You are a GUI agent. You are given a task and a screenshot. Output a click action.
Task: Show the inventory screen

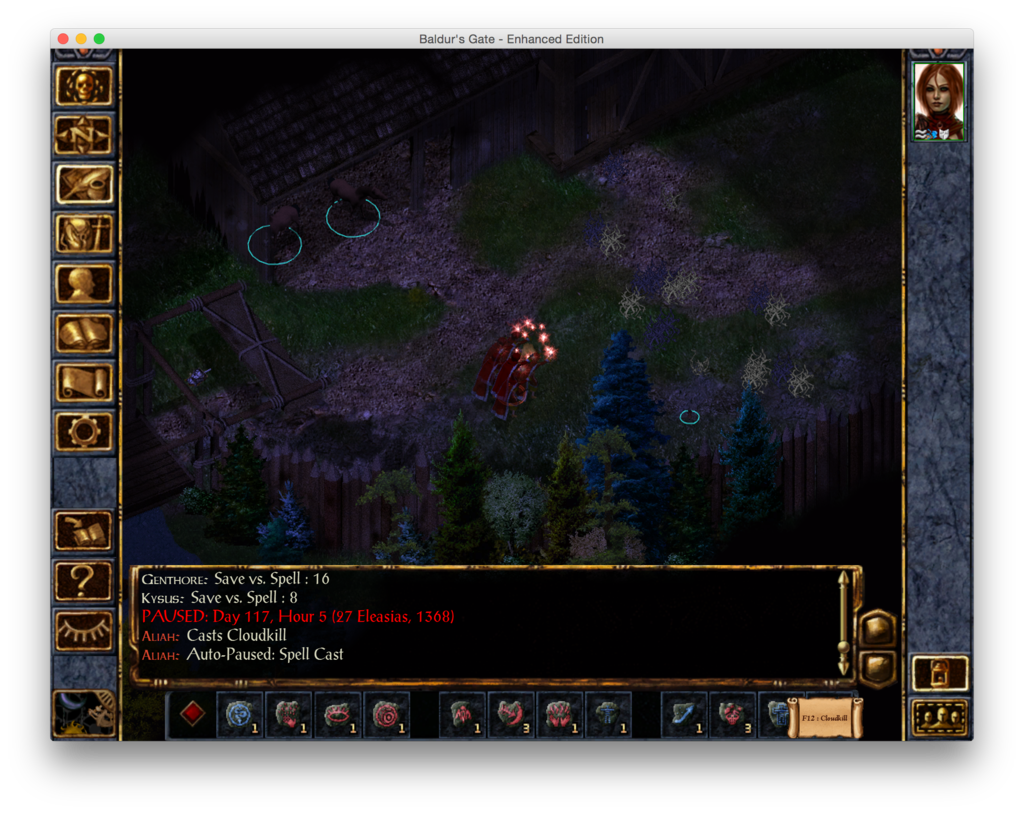84,234
